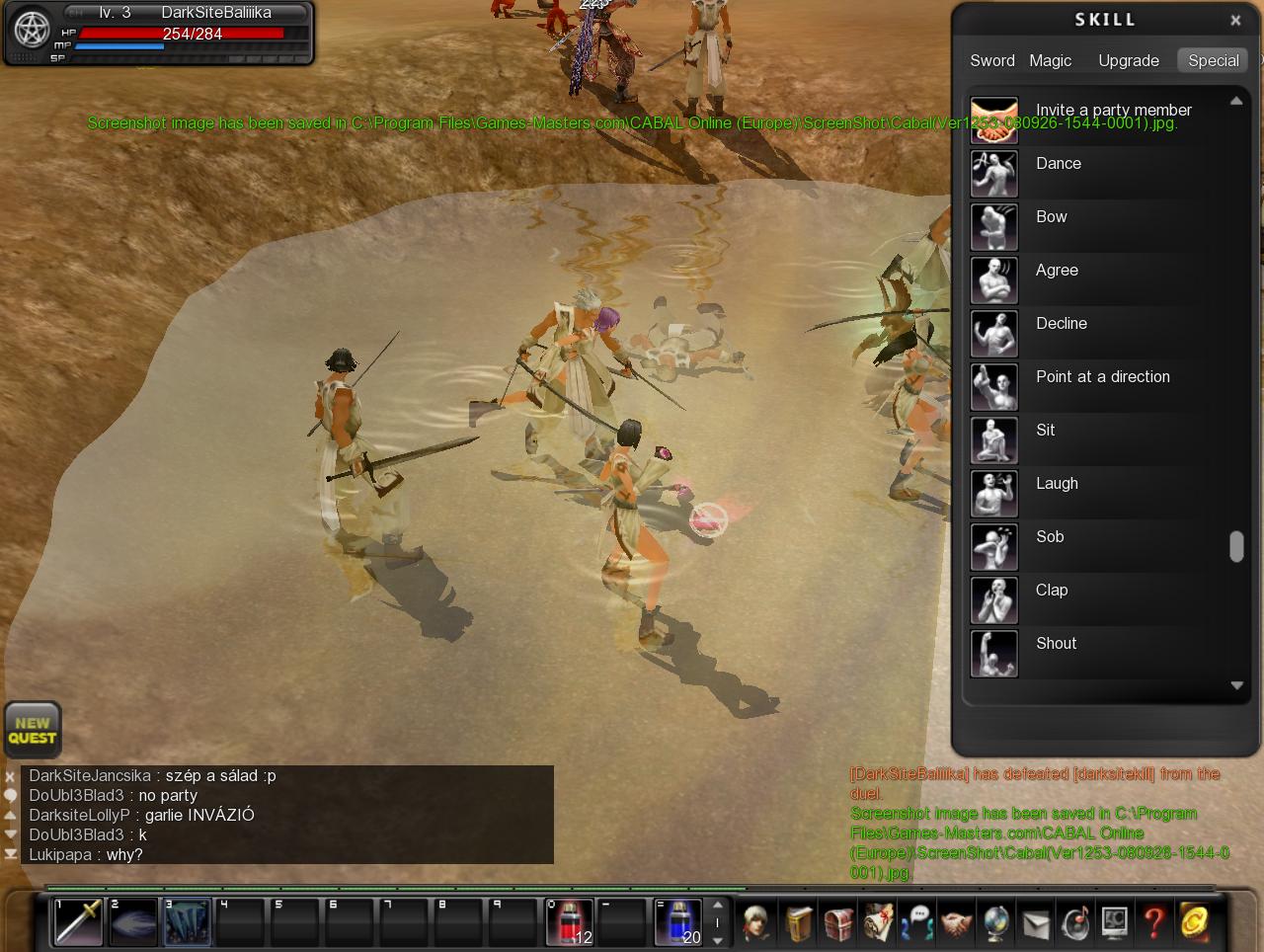Drink the blue mana potion
1264x952 pixels.
(x=678, y=922)
